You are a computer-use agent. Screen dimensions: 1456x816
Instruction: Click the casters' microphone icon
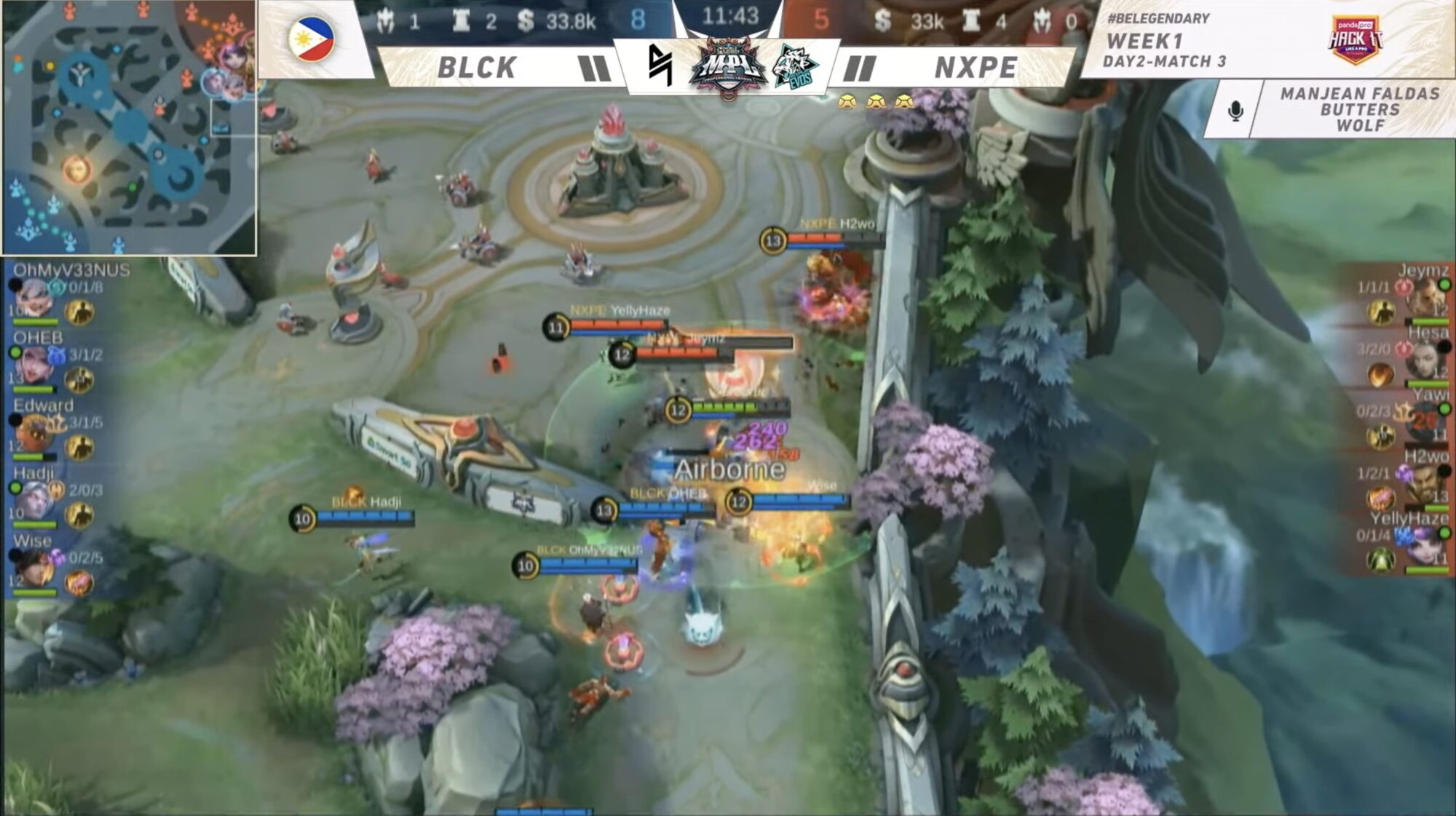pos(1235,111)
